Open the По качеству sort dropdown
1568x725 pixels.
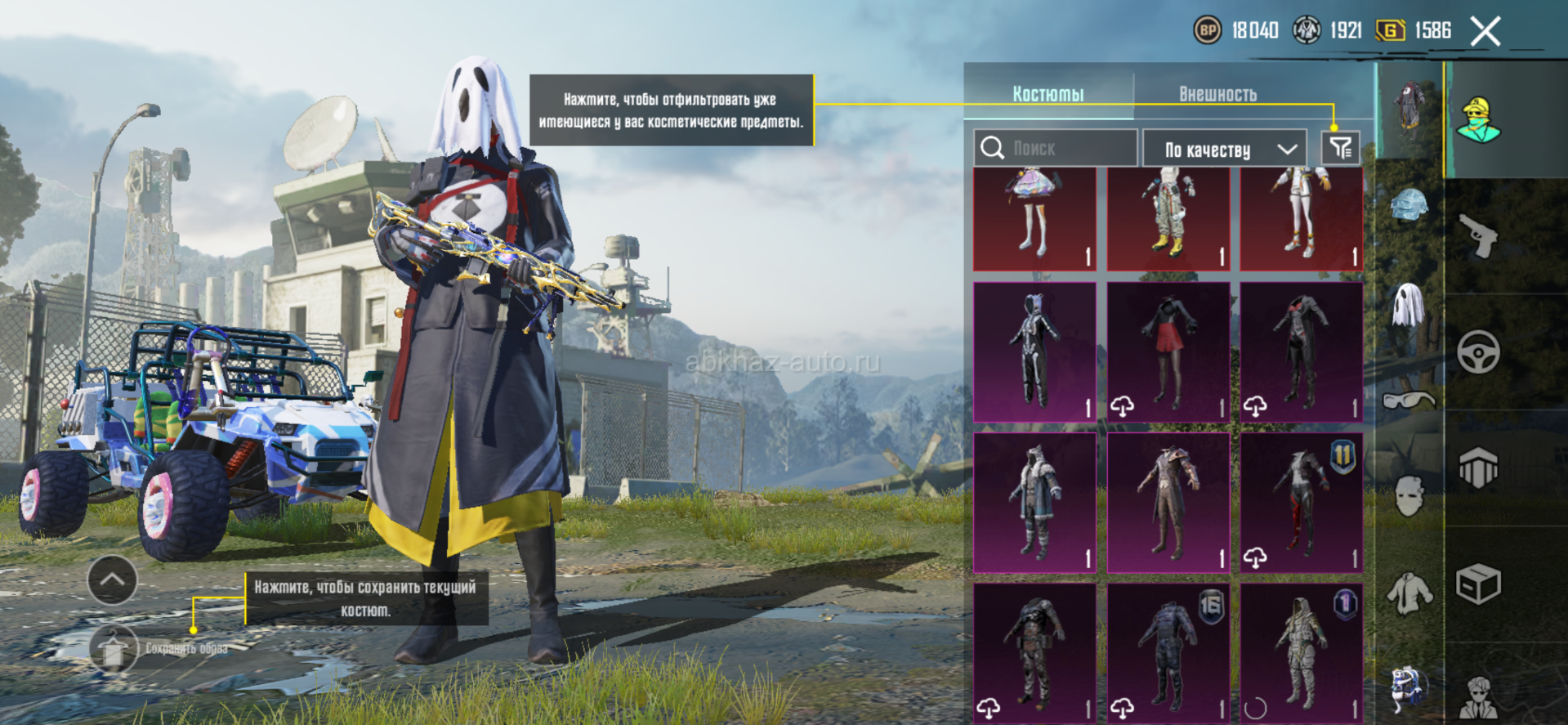click(x=1228, y=149)
